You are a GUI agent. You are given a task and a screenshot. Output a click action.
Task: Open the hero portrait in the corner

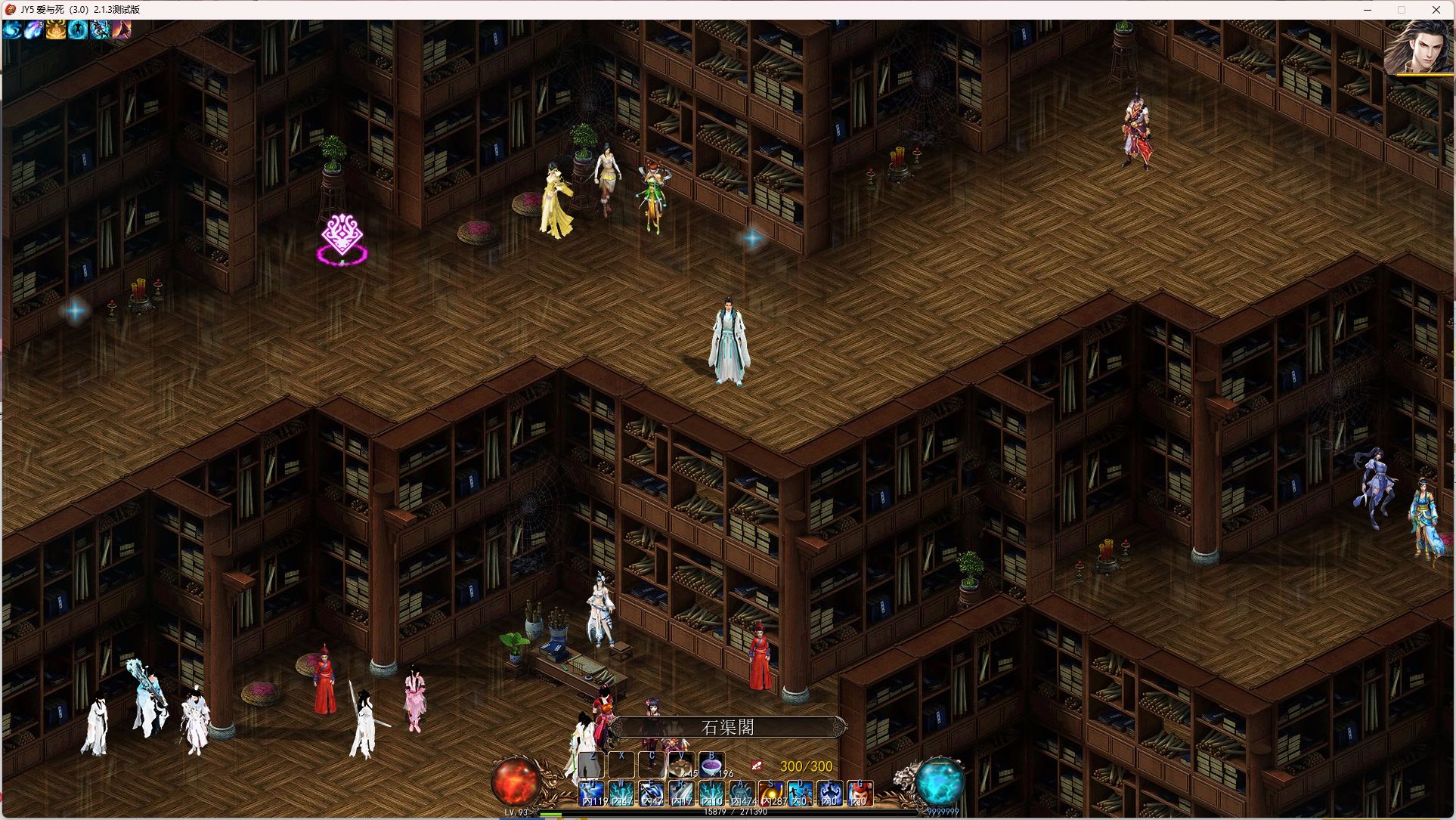tap(1419, 47)
